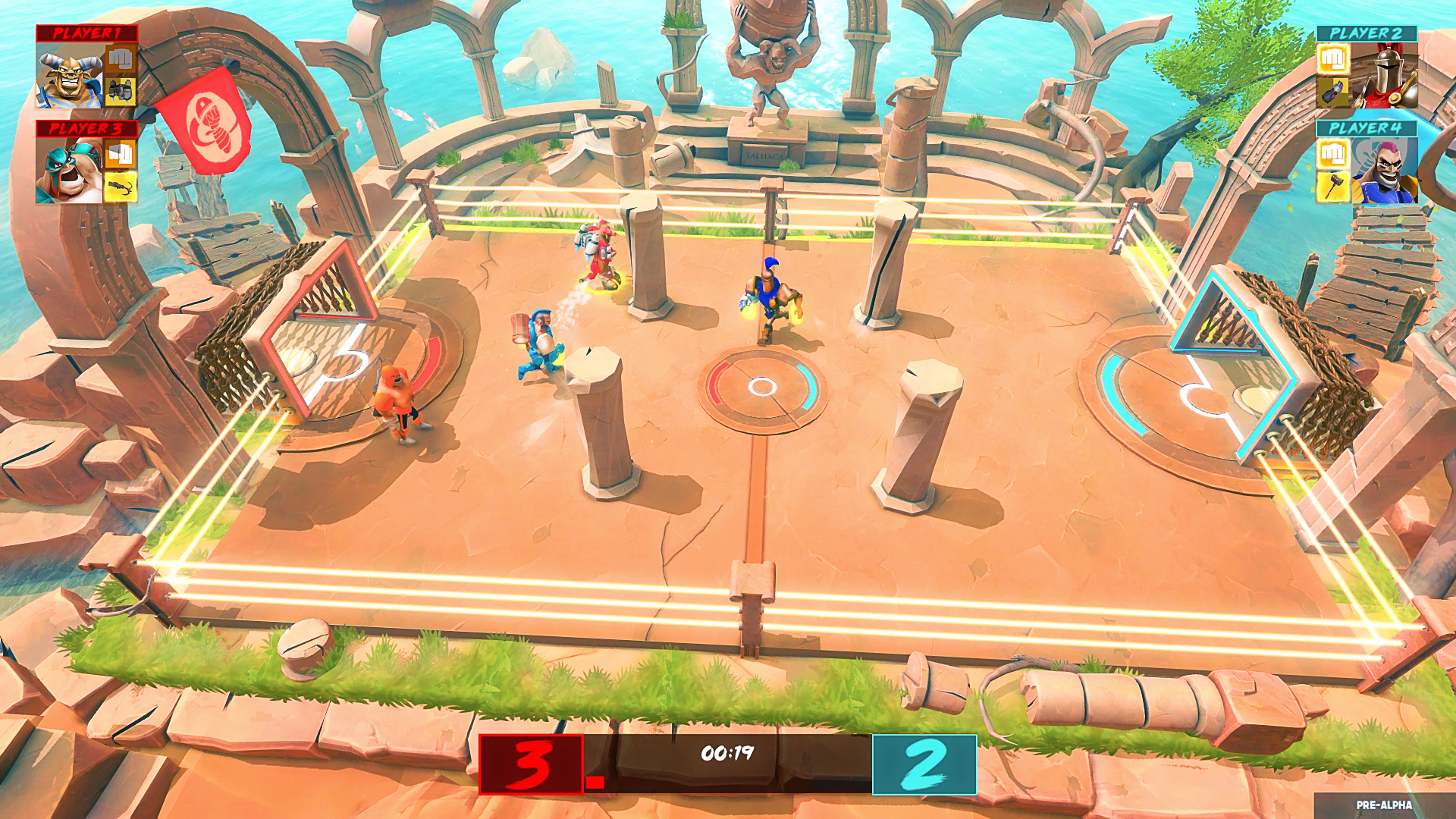Click Player 3's grappling hook gadget icon
This screenshot has height=819, width=1456.
tap(118, 187)
